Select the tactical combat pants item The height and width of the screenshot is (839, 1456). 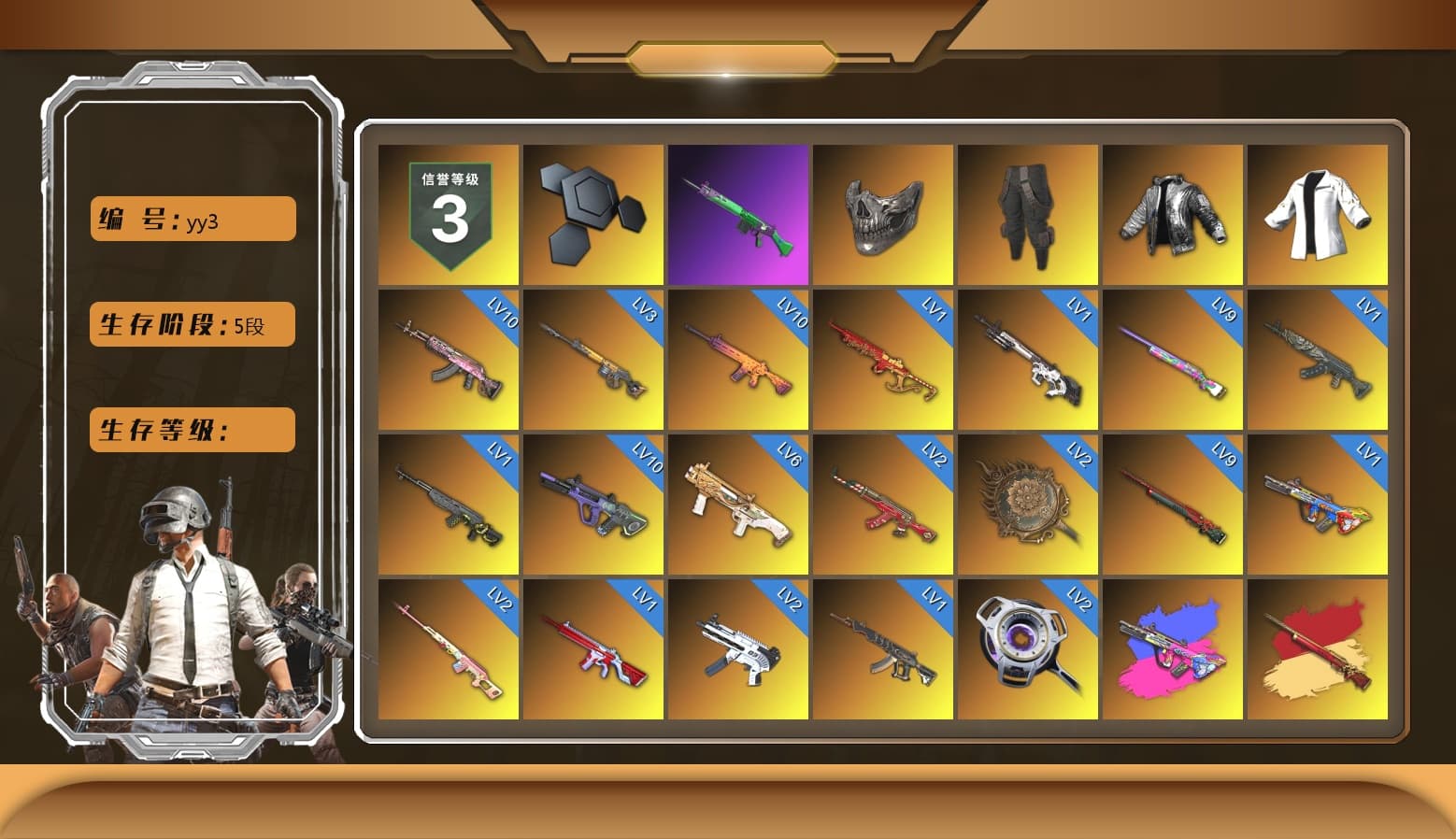[1028, 214]
